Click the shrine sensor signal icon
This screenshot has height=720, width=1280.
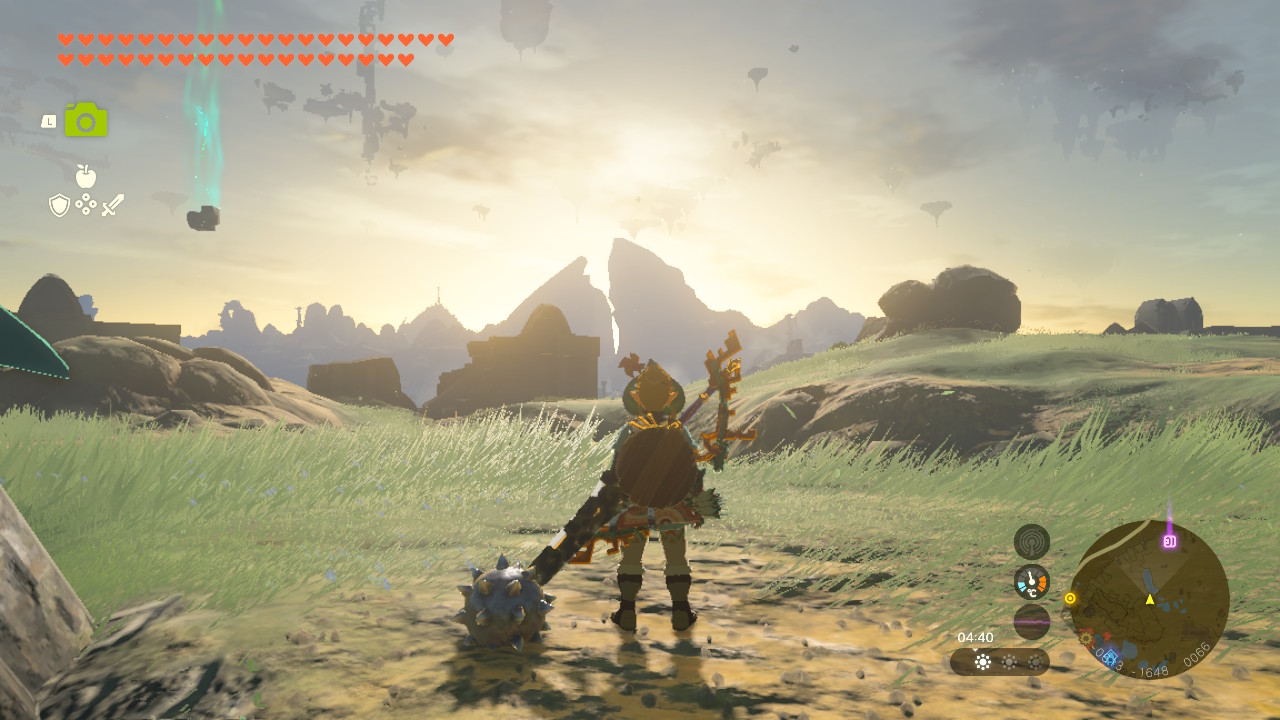(1031, 541)
